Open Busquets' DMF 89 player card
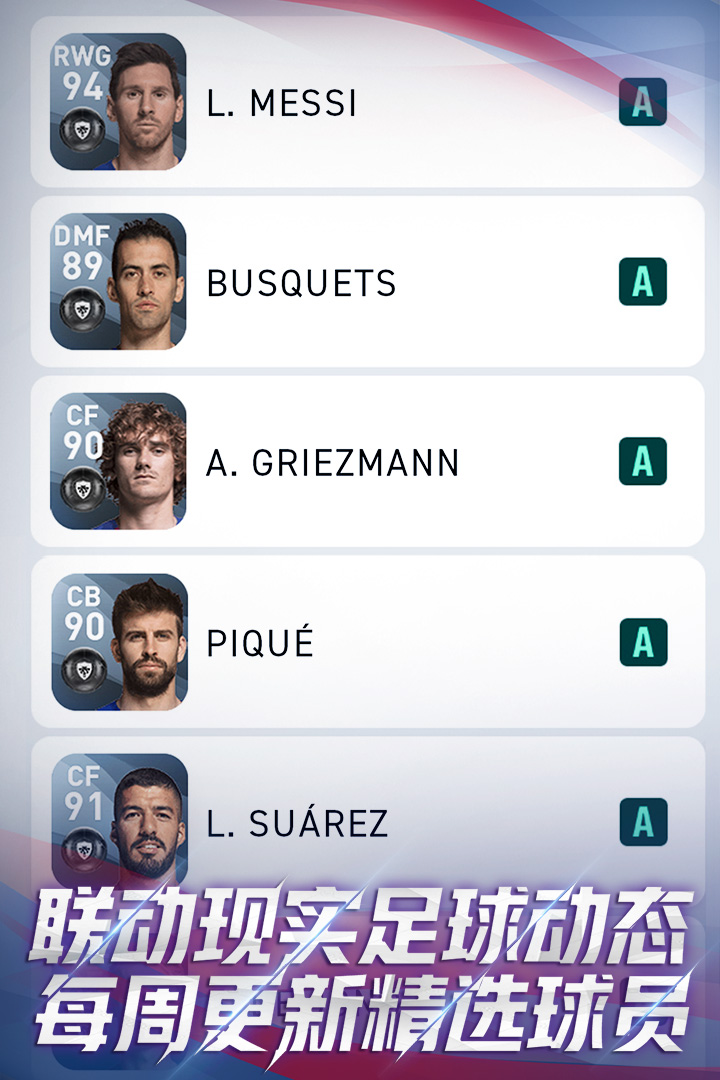 (x=119, y=282)
